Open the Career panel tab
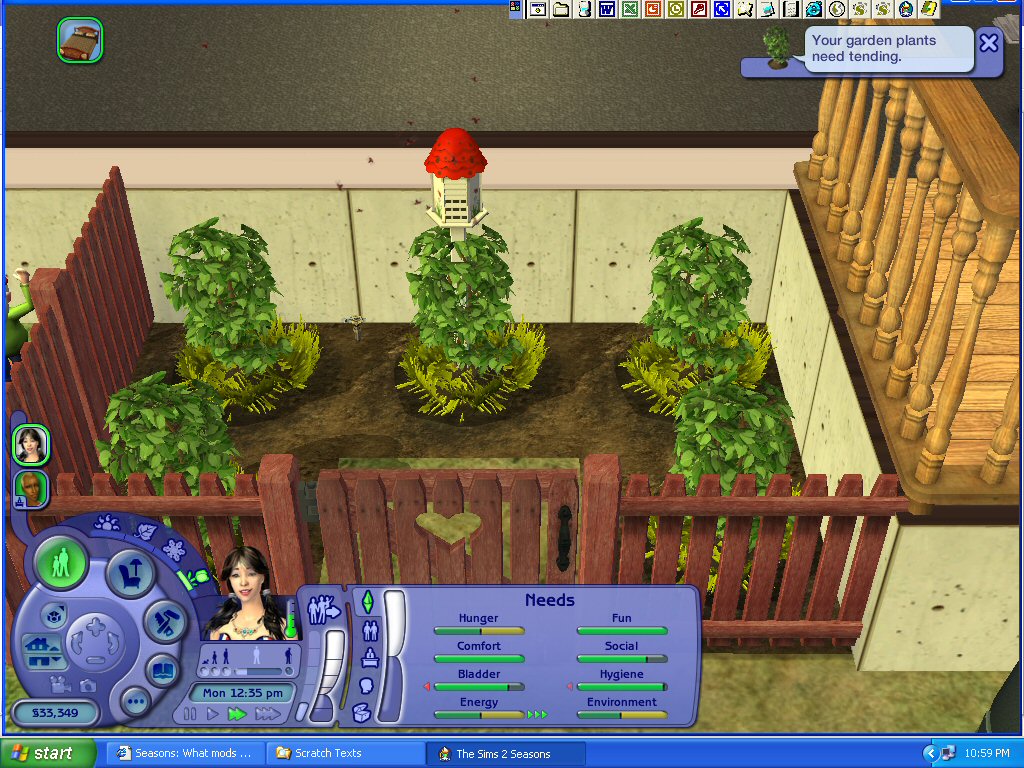This screenshot has width=1024, height=768. [x=369, y=659]
